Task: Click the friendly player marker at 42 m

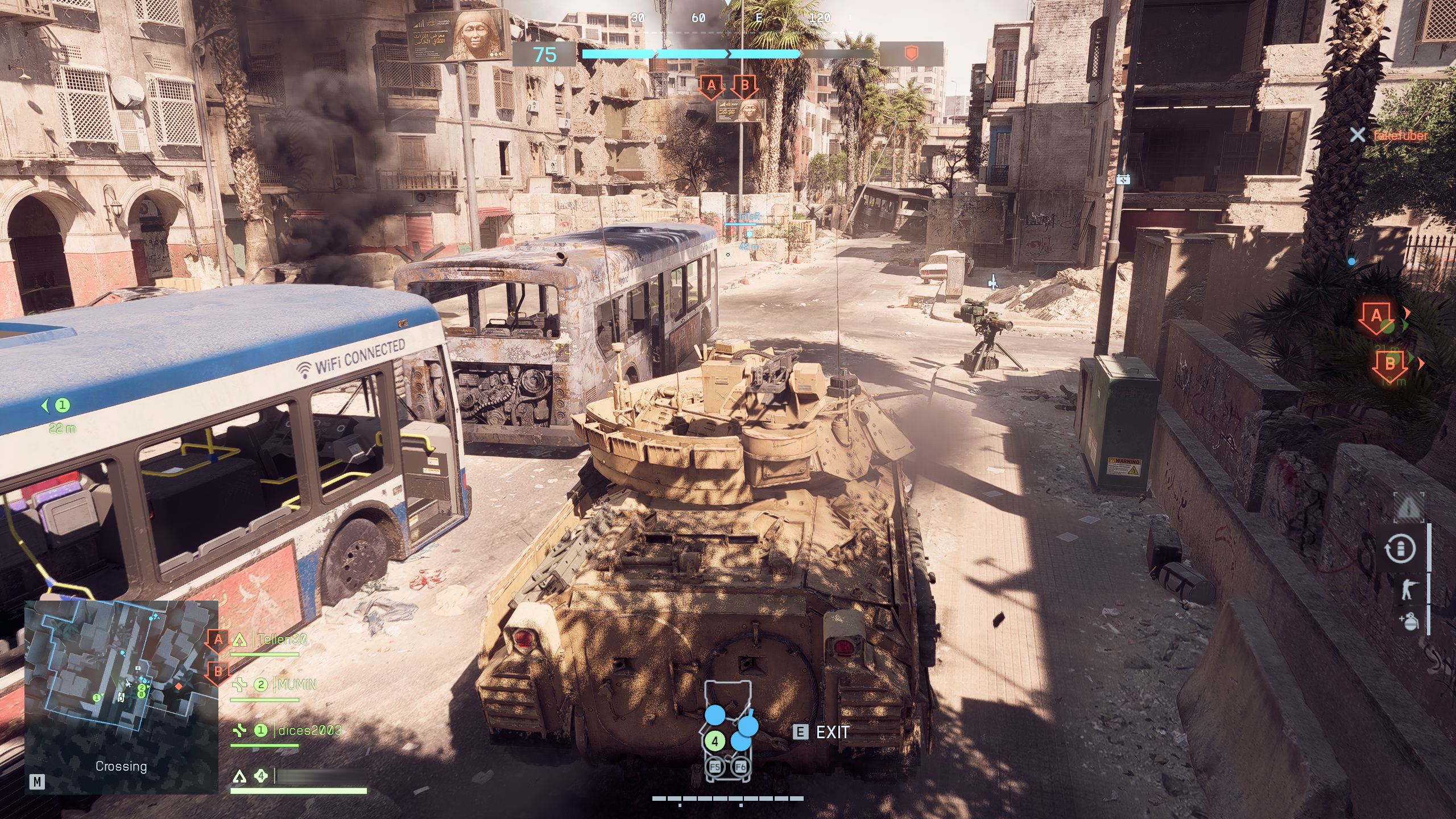Action: (x=750, y=234)
